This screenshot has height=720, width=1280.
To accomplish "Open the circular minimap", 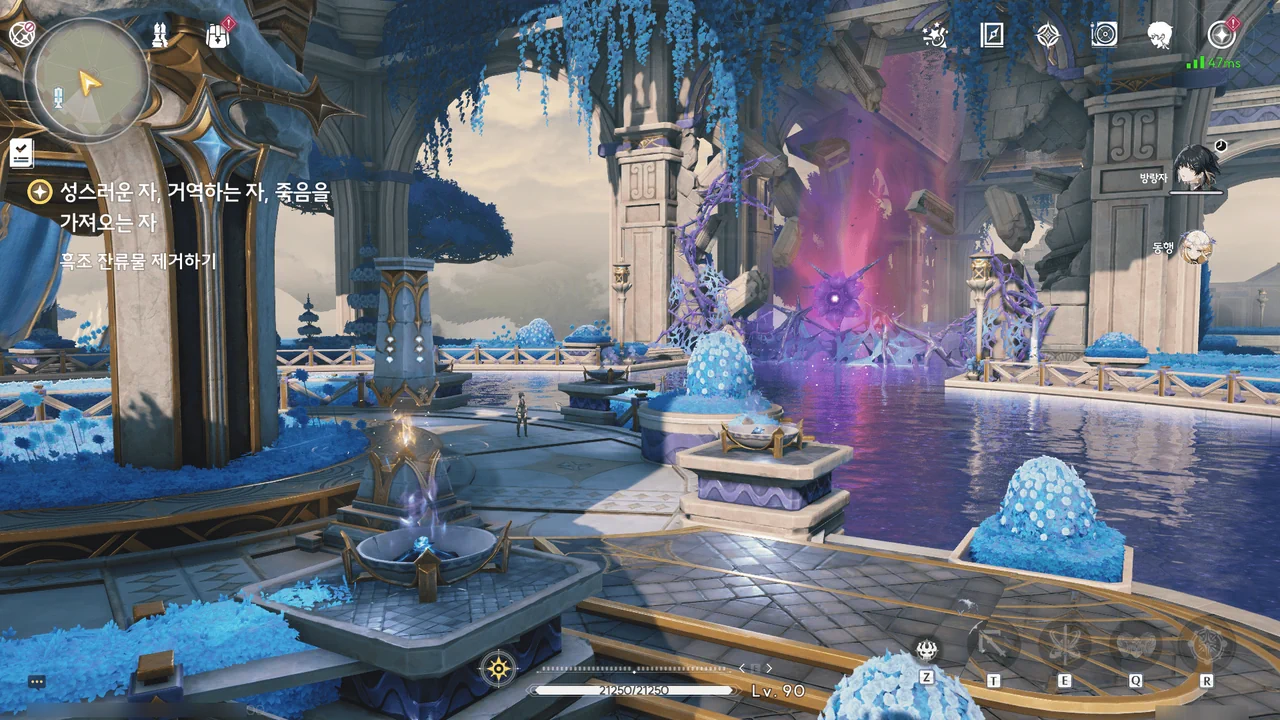I will (88, 80).
